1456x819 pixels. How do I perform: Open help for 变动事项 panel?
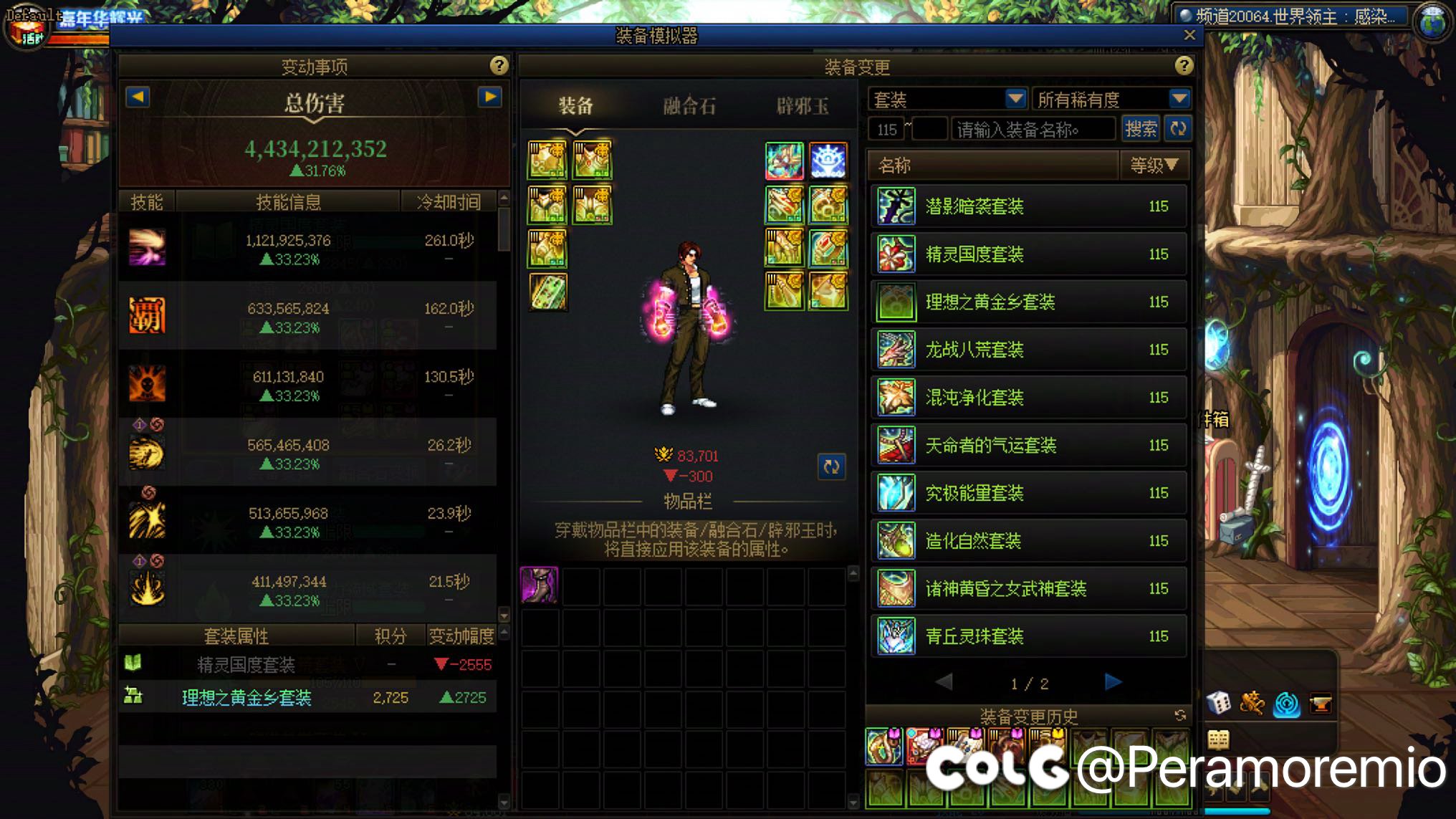pyautogui.click(x=499, y=66)
